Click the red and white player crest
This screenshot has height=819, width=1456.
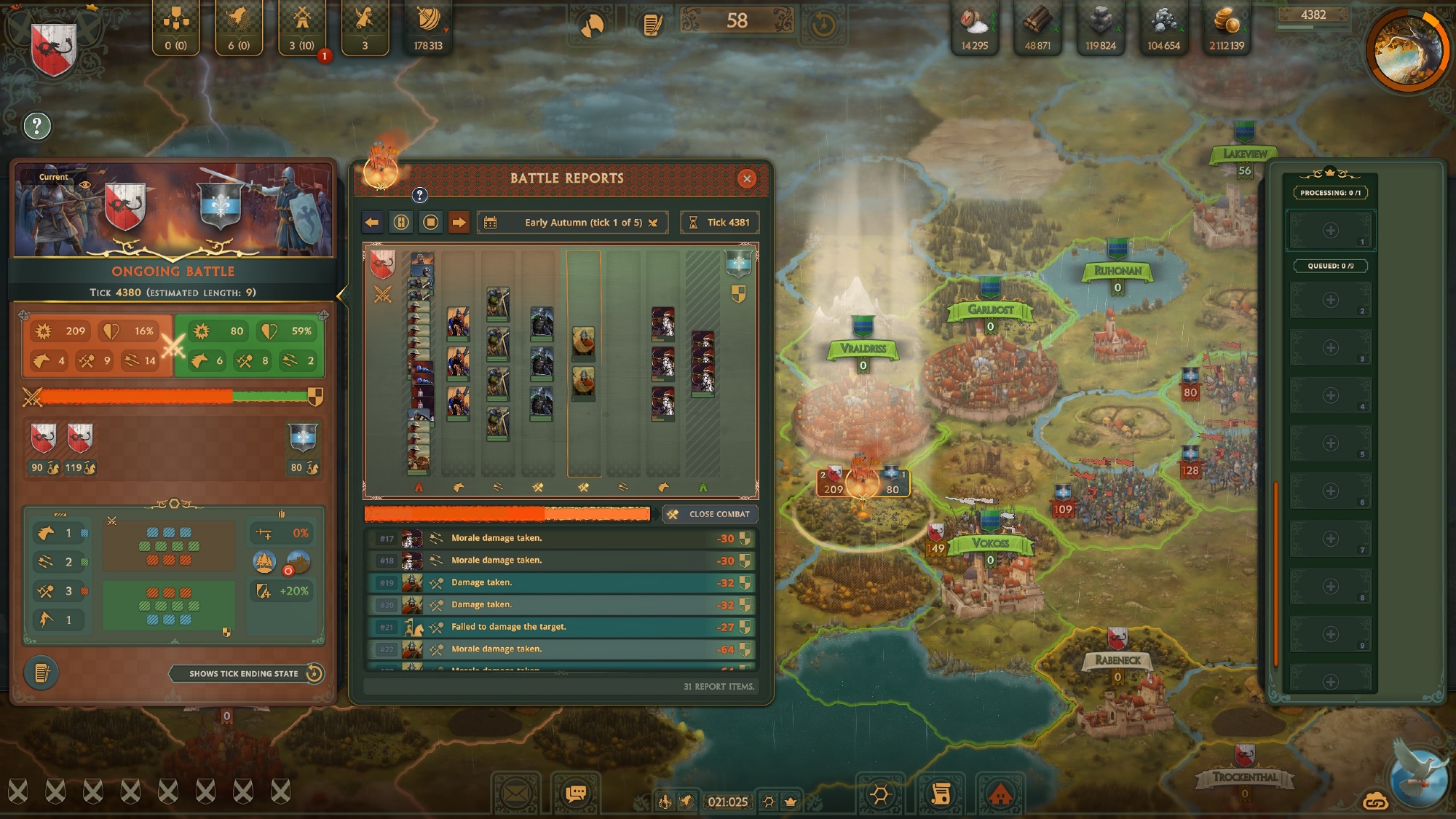(x=55, y=50)
